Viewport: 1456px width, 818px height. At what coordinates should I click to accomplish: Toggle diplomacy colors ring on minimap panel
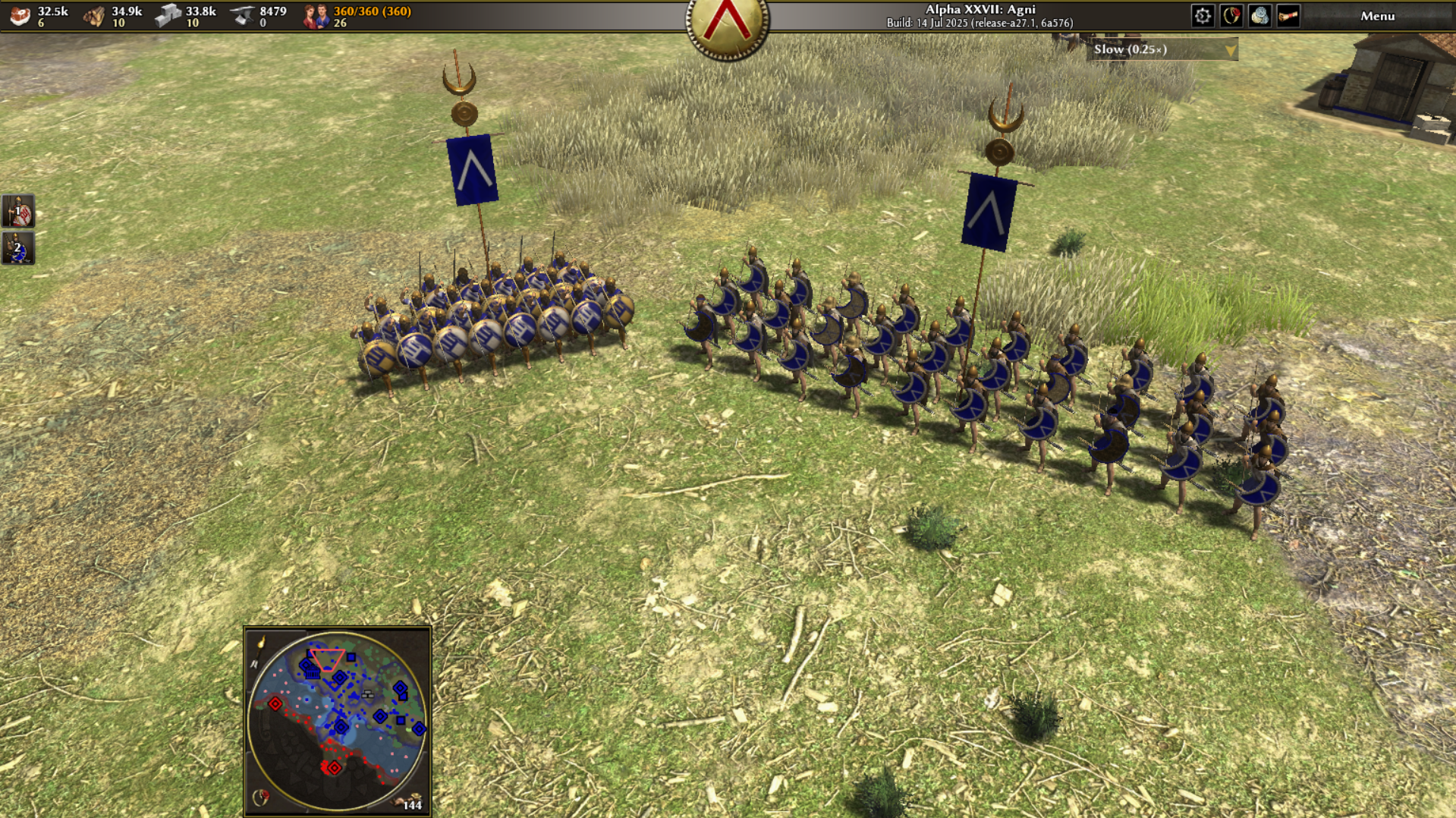pos(260,798)
